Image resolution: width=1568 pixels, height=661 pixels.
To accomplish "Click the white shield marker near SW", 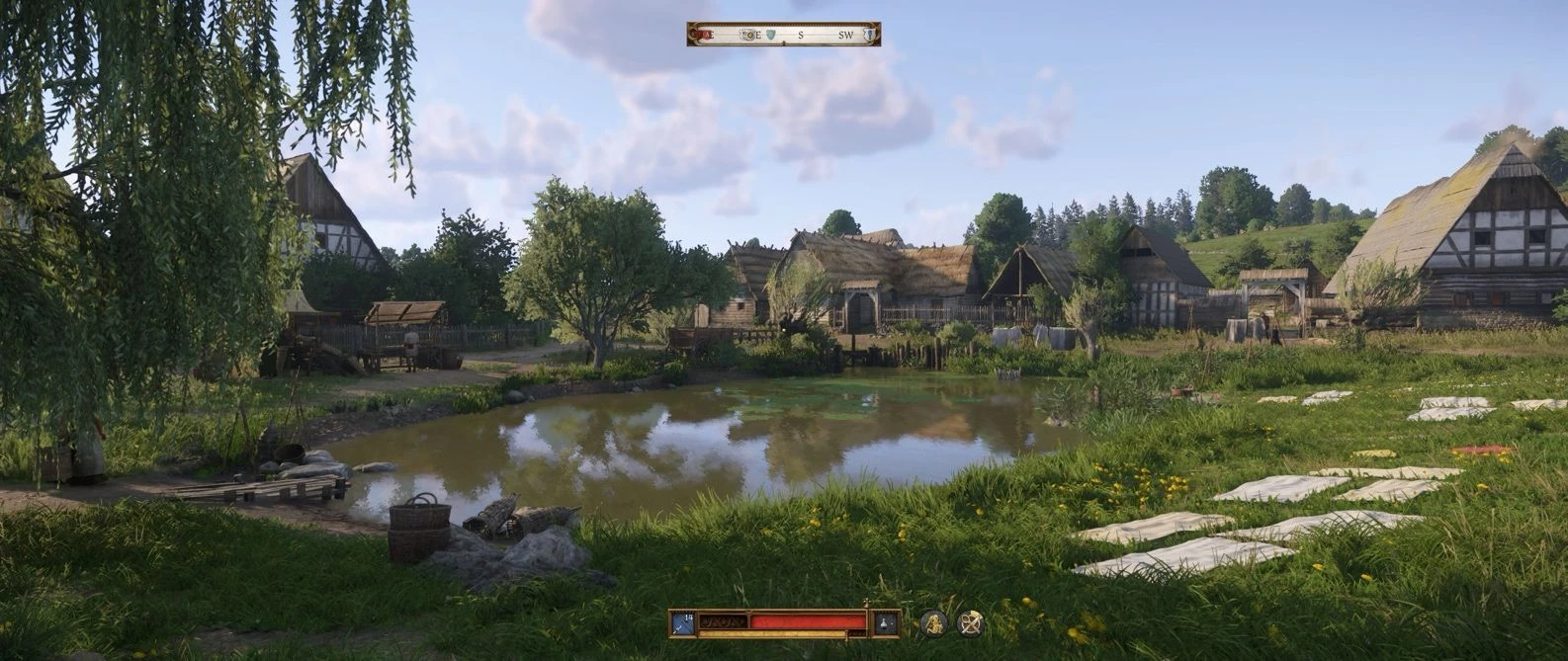I will [869, 35].
